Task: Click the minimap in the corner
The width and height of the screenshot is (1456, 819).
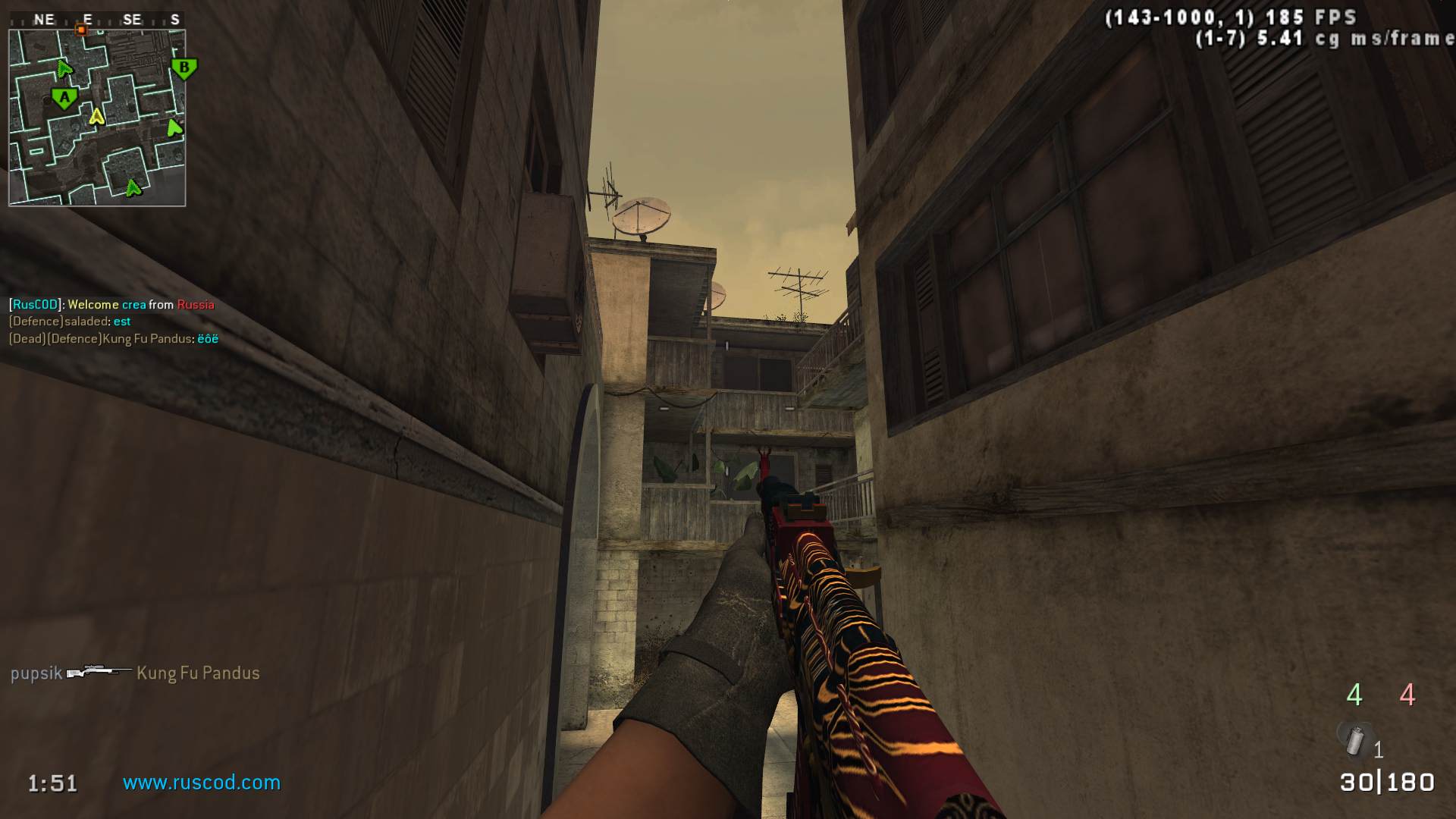Action: [97, 118]
